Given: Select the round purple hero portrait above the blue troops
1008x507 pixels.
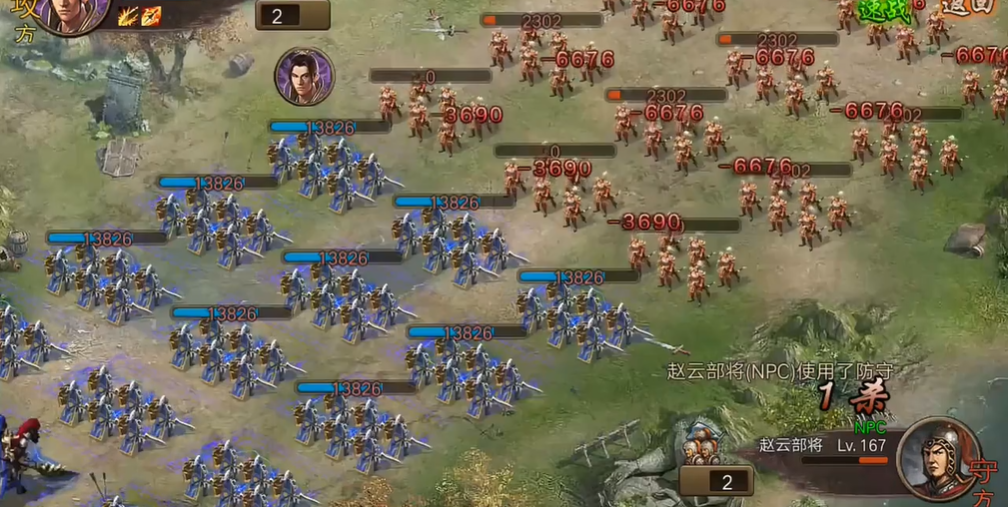Looking at the screenshot, I should pyautogui.click(x=304, y=76).
